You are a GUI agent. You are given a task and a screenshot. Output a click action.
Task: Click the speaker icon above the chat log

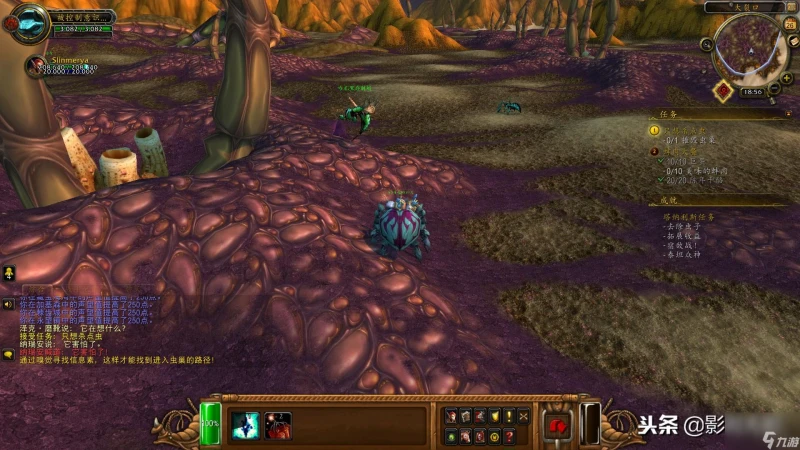pyautogui.click(x=8, y=303)
